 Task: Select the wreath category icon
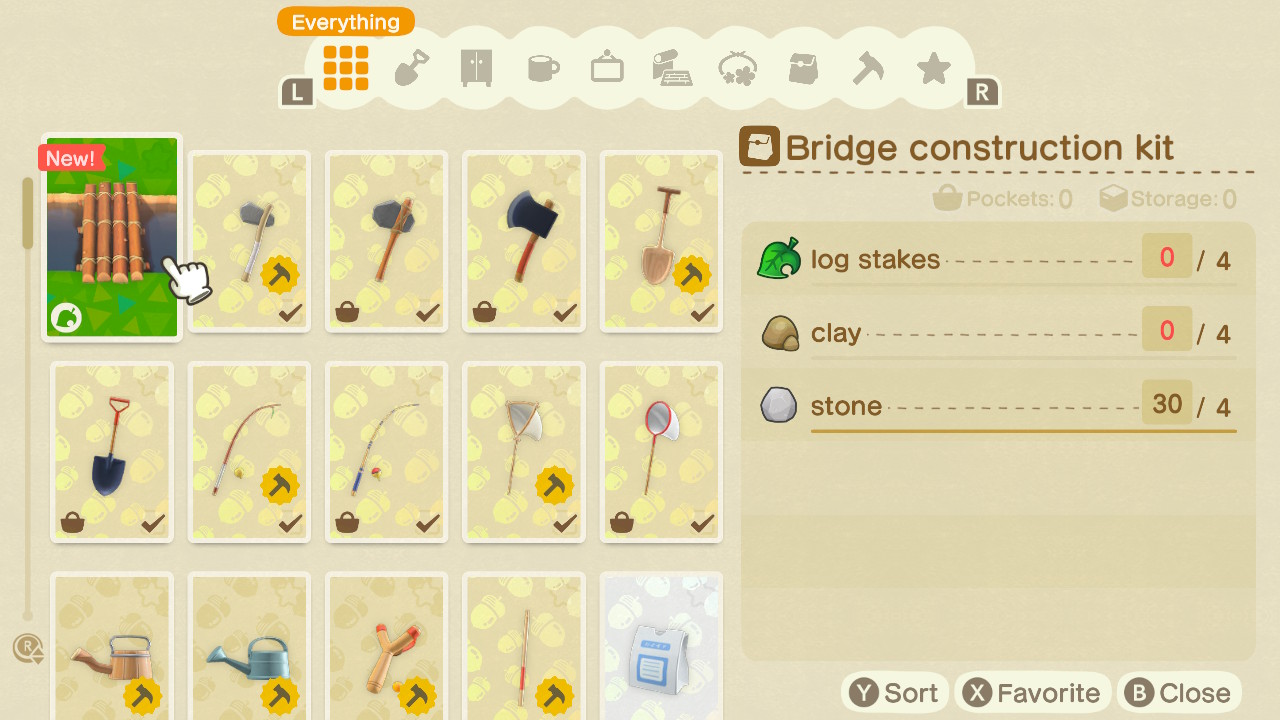pos(737,68)
